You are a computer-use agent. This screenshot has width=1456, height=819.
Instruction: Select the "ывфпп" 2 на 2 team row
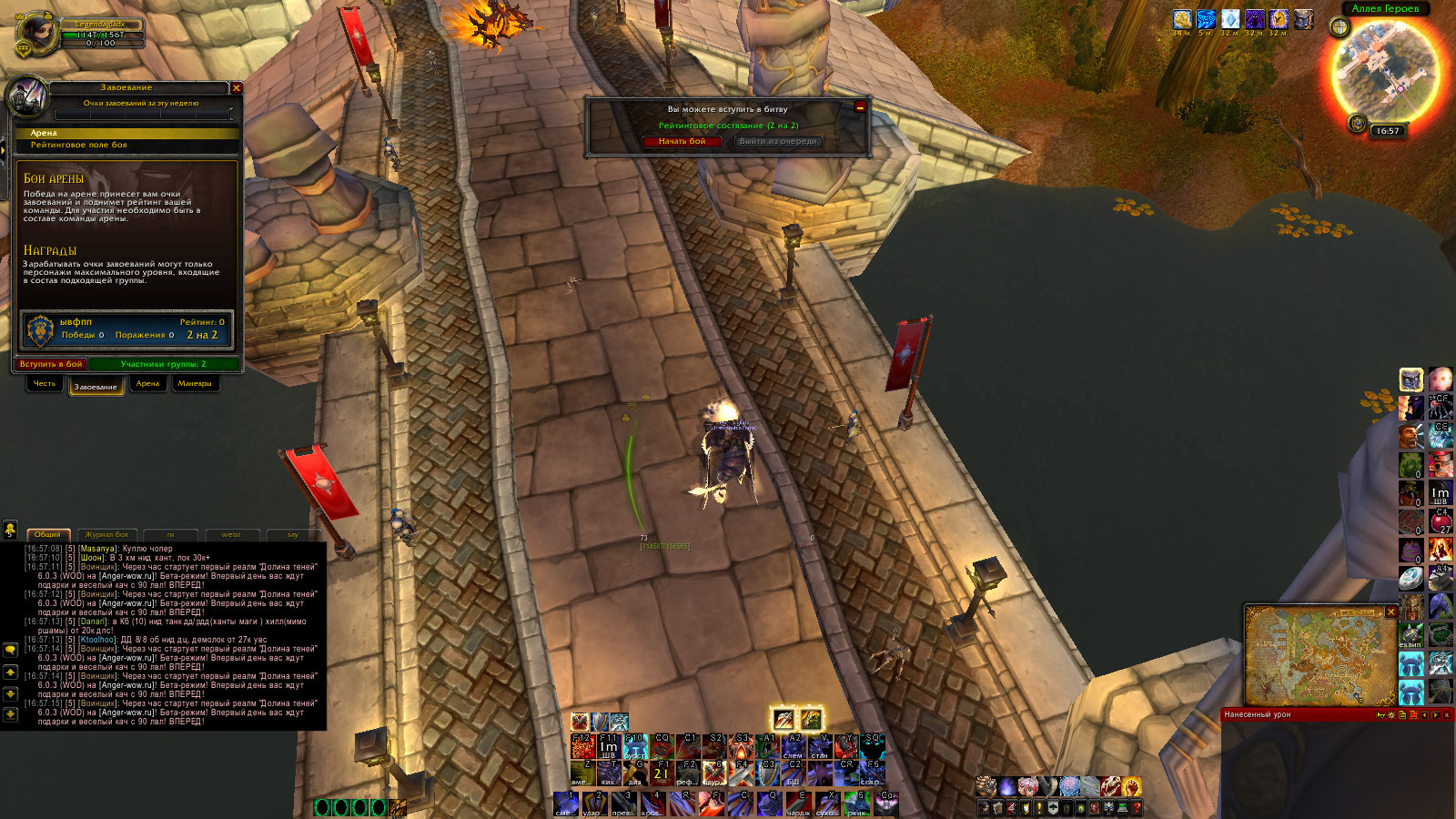[127, 329]
